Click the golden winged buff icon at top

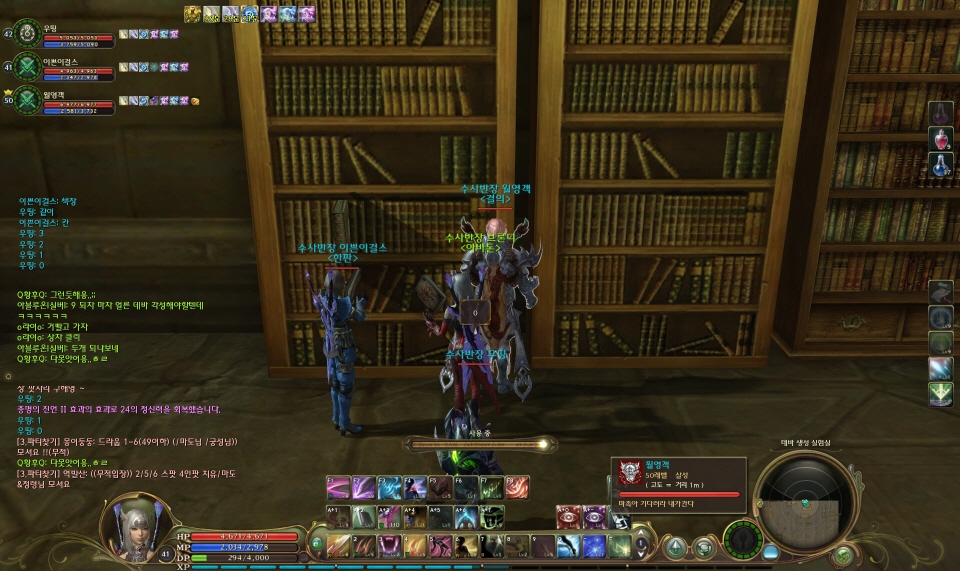[x=193, y=14]
